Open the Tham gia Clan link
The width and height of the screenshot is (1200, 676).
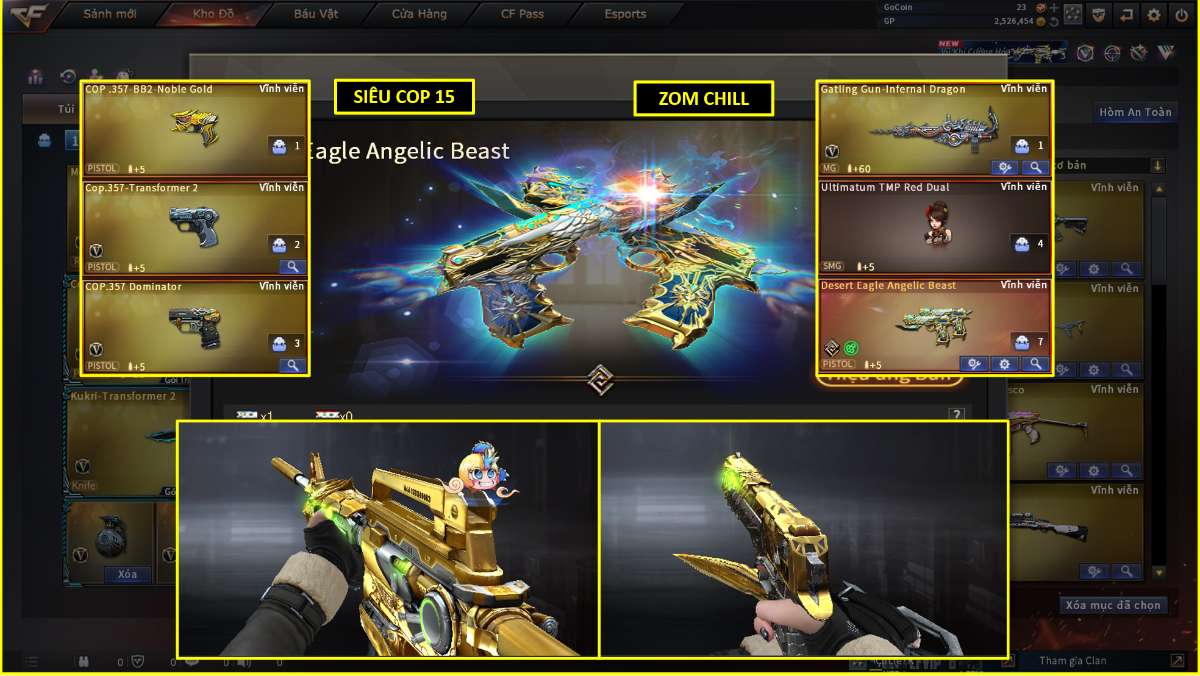click(1072, 661)
